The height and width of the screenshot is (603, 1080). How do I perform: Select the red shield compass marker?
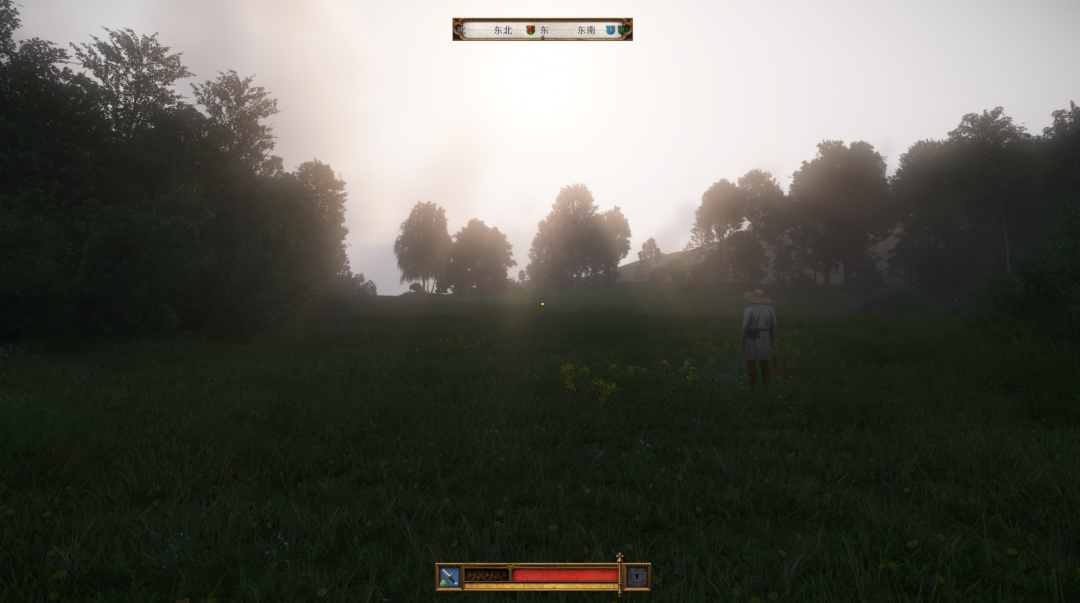pos(531,30)
